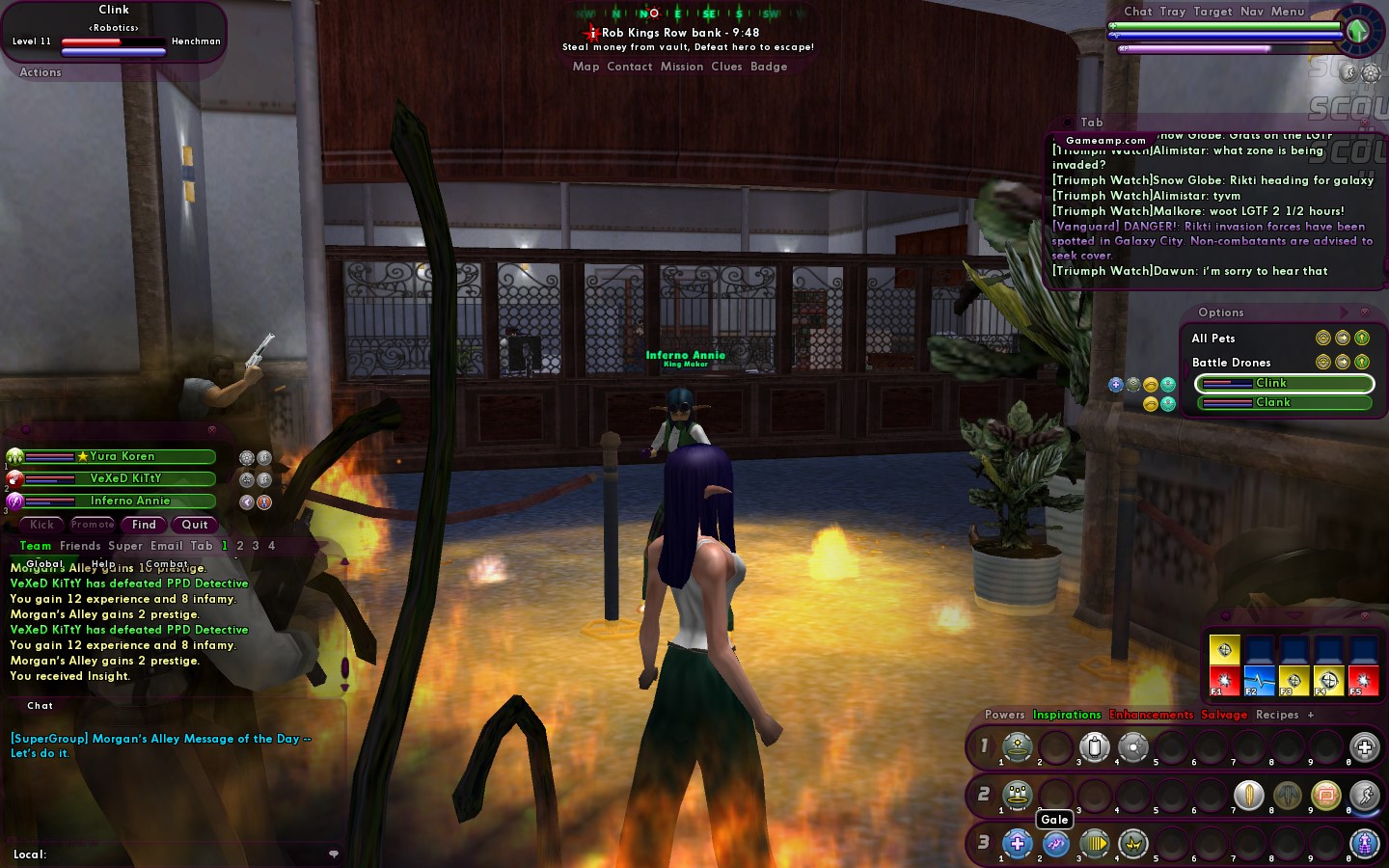Open the Map window

click(x=586, y=67)
